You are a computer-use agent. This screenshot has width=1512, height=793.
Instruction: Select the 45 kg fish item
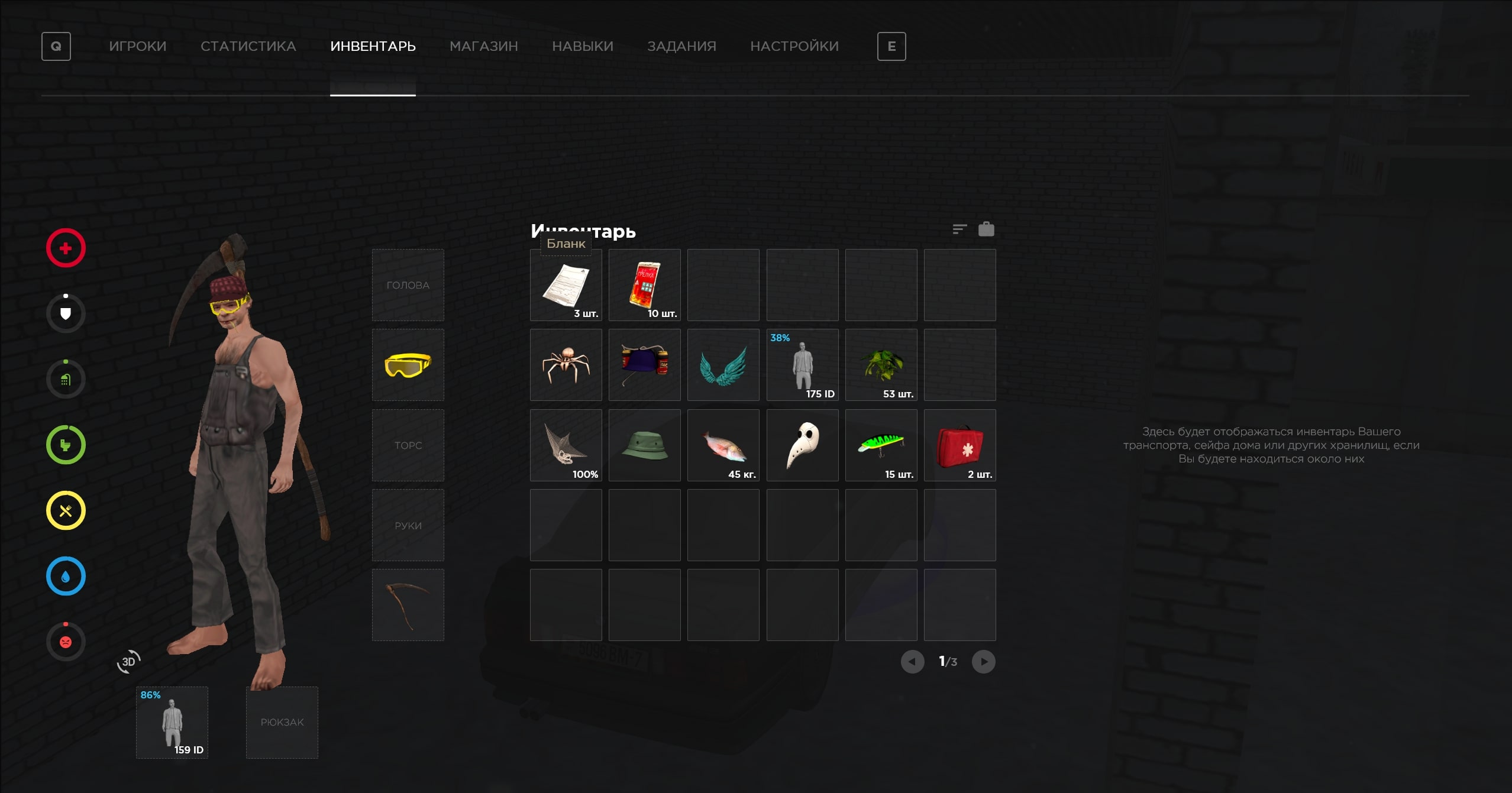pyautogui.click(x=723, y=445)
